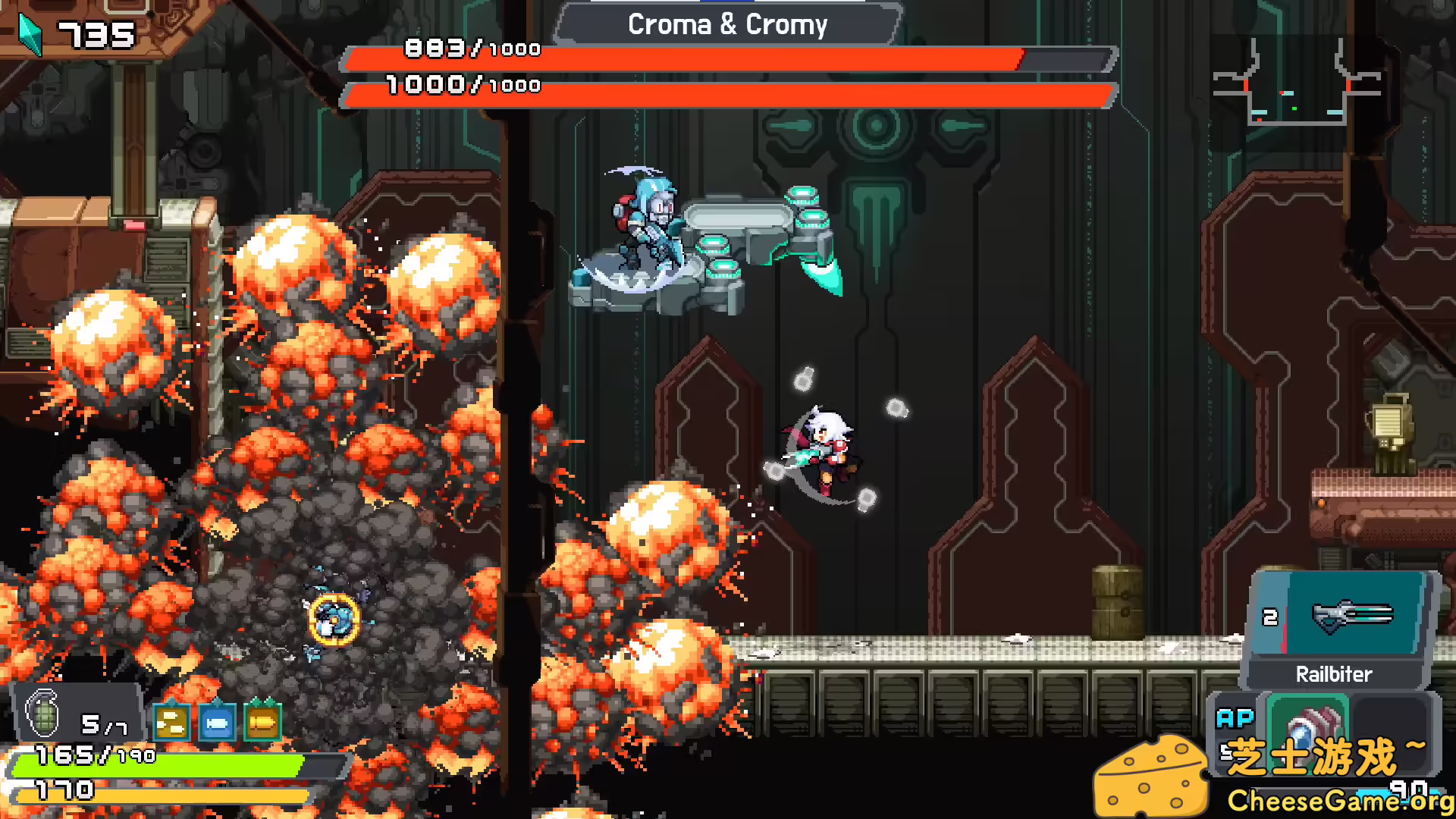Choose the blue bullet perk icon
Screen dimensions: 1456x819
click(x=217, y=722)
